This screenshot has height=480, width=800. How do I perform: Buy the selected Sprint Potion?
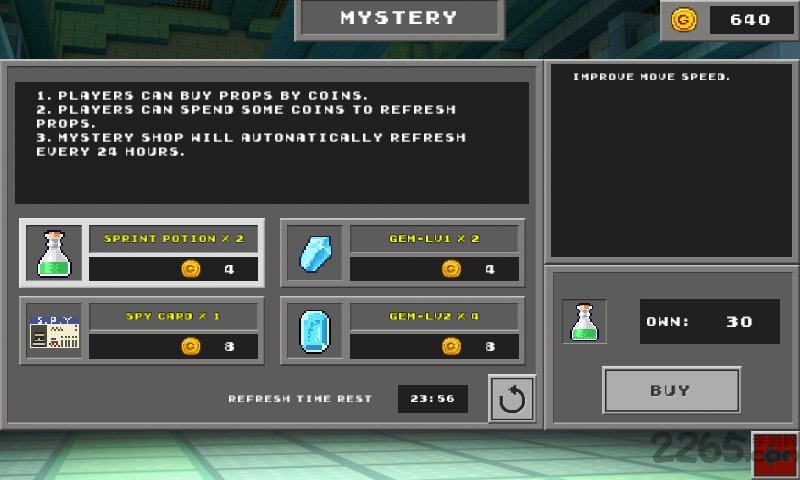point(671,390)
